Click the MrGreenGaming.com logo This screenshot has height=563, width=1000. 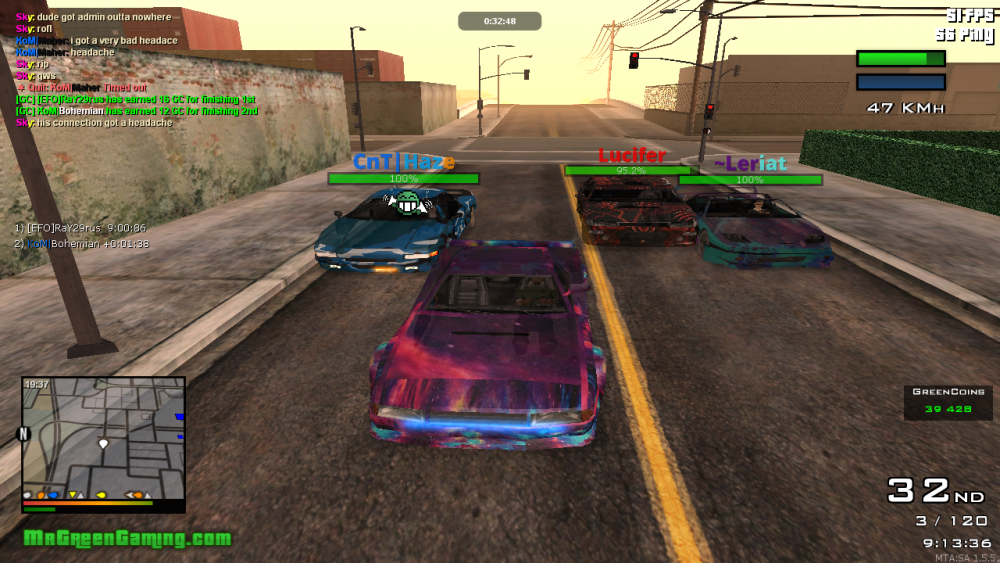pyautogui.click(x=127, y=539)
